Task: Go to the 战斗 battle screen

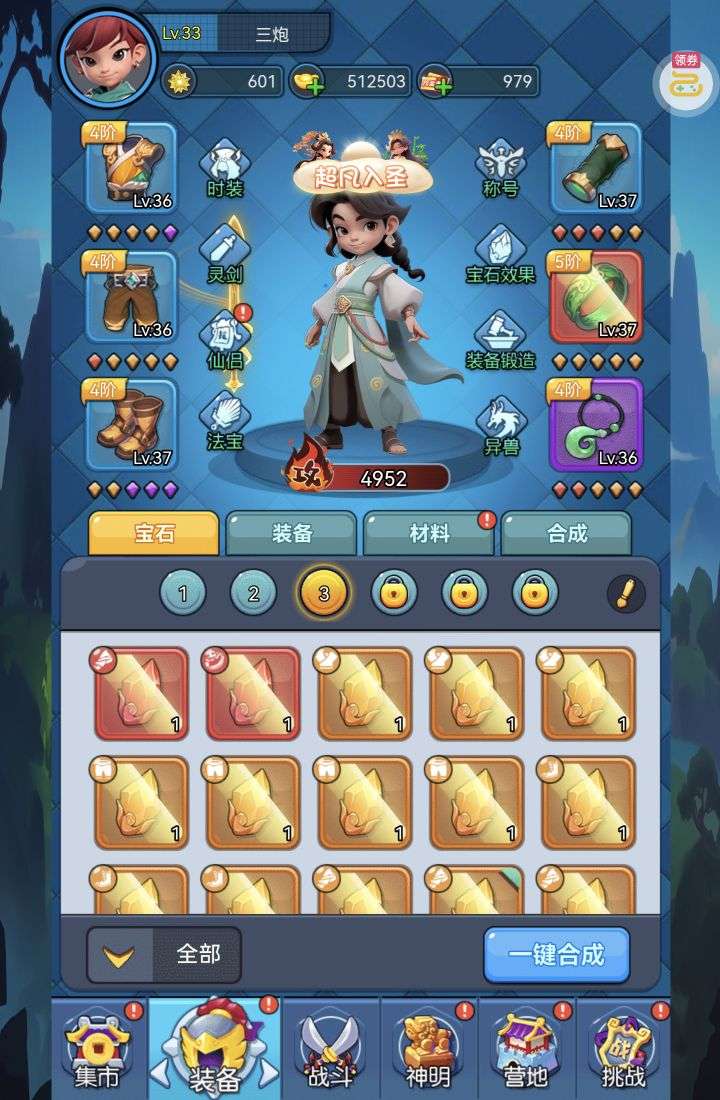Action: pos(330,1048)
